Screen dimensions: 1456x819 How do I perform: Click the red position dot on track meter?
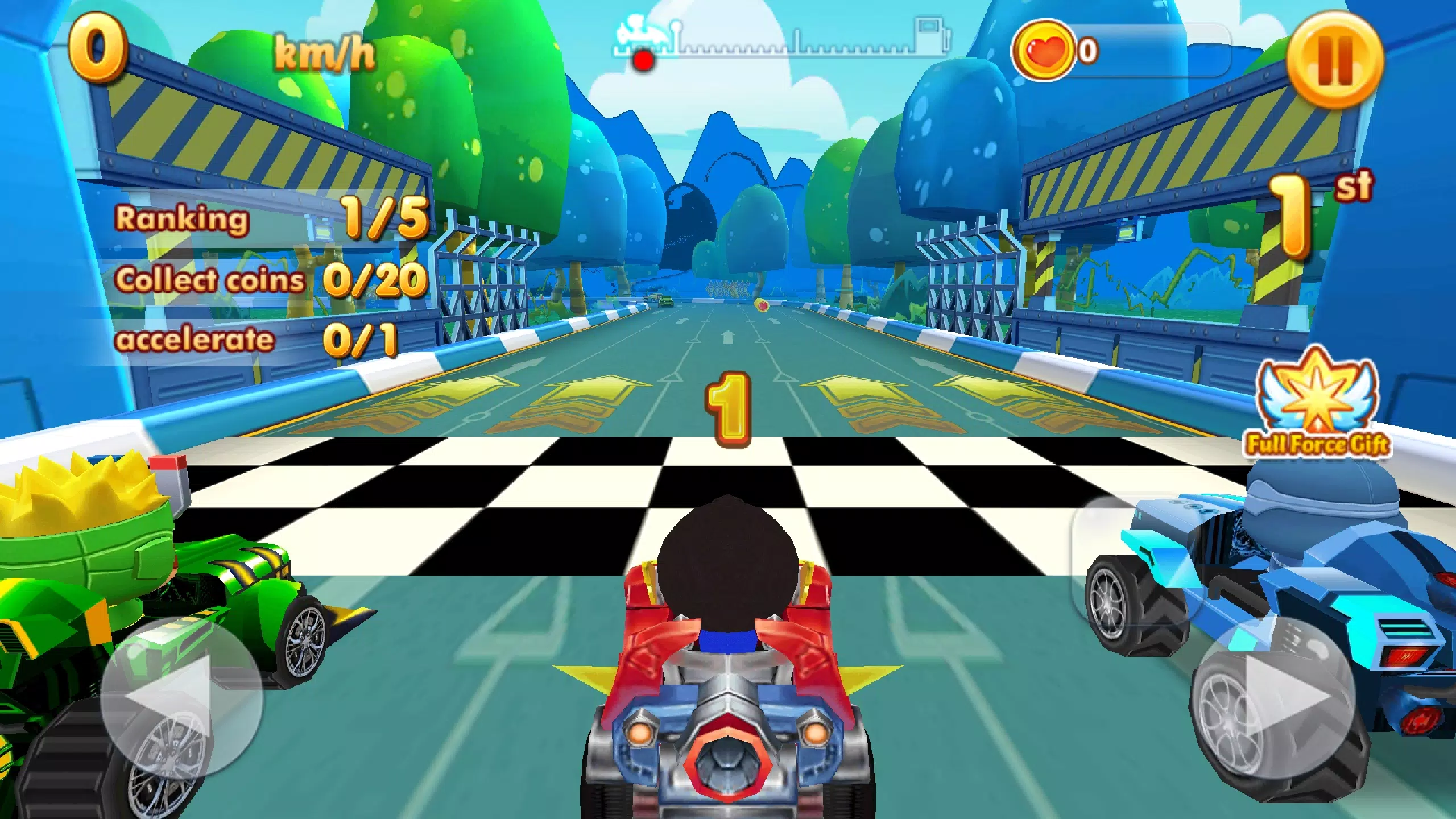[643, 59]
